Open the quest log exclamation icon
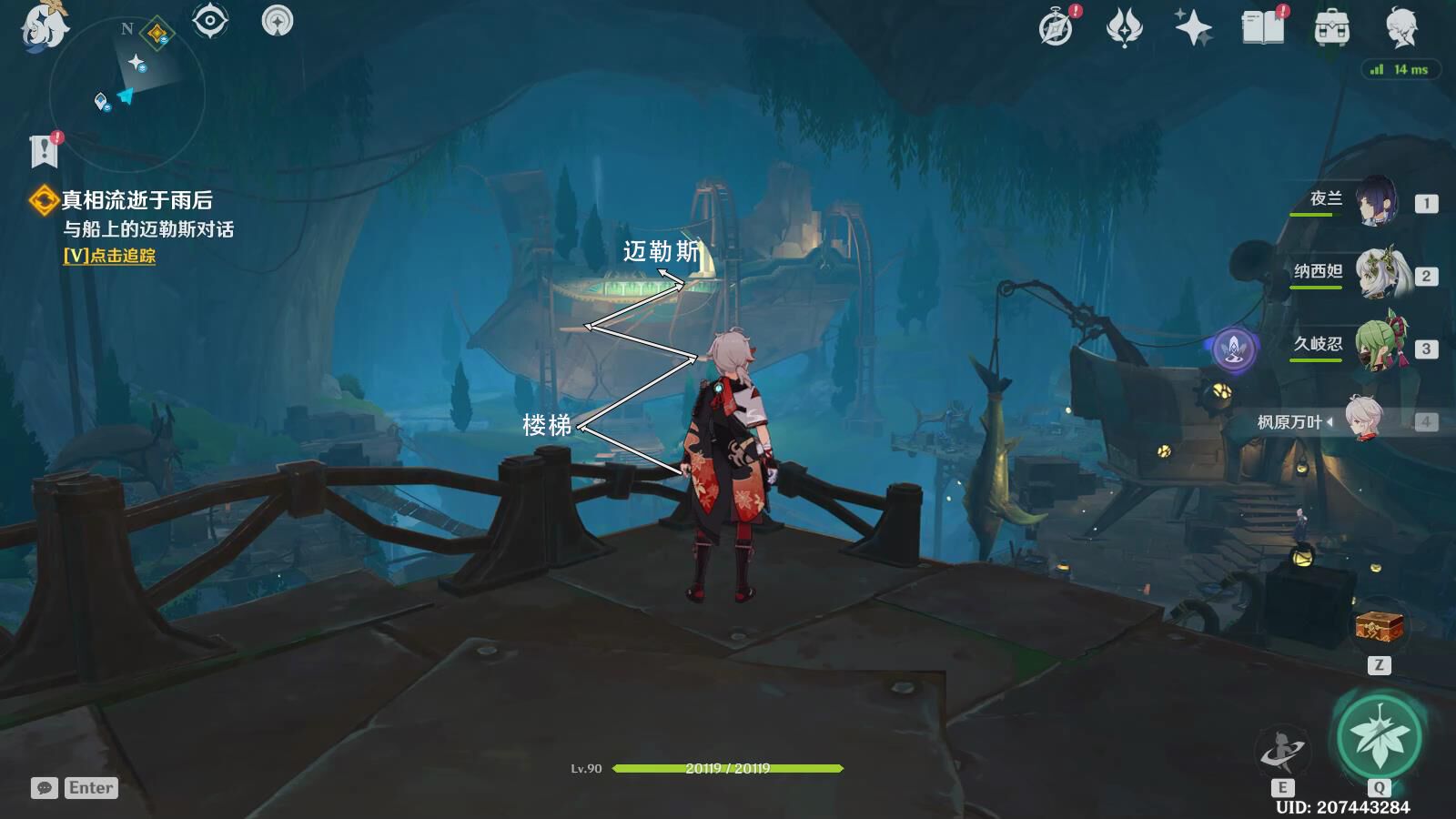Screen dimensions: 1456x819 click(x=44, y=151)
